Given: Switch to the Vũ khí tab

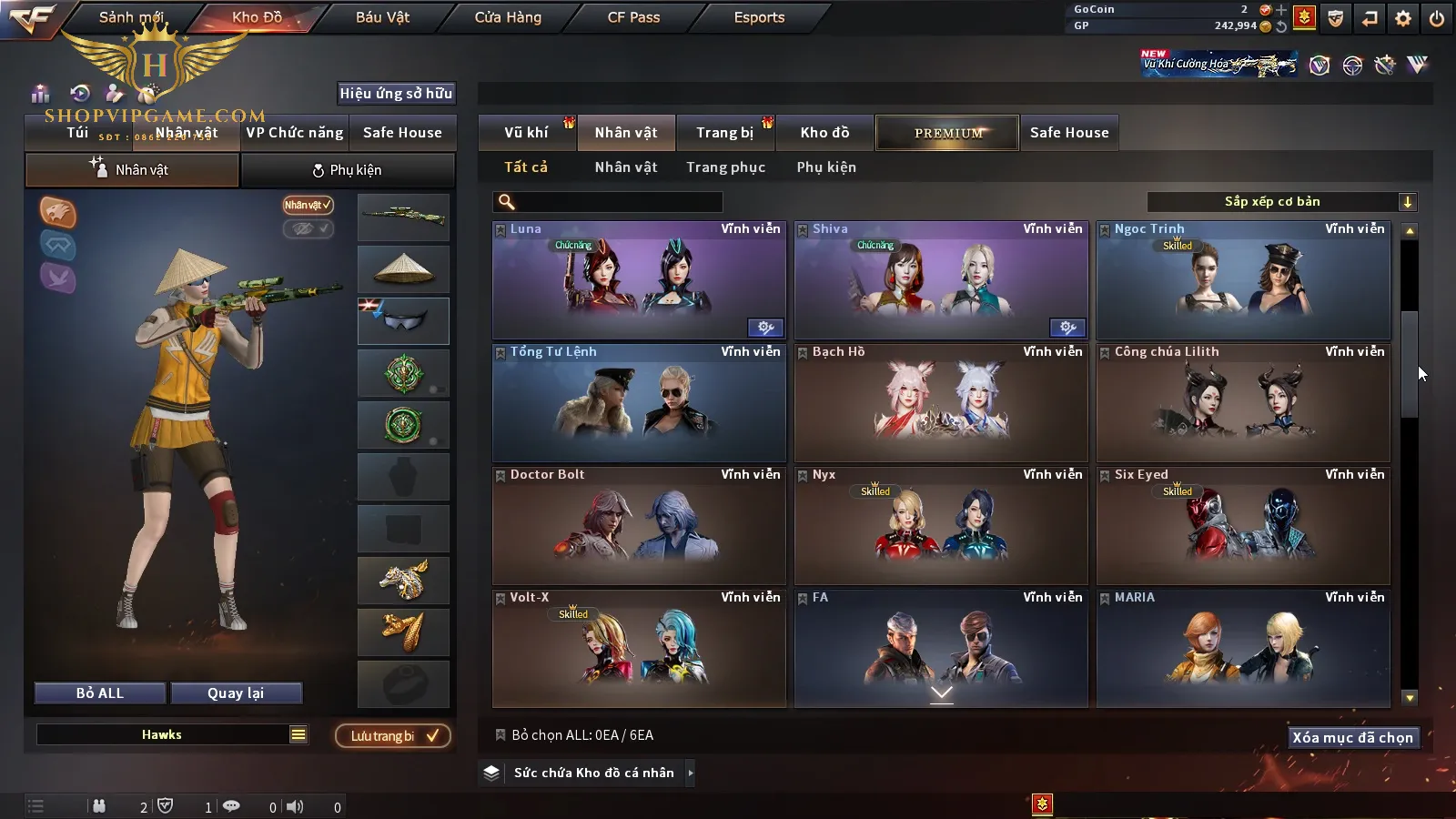Looking at the screenshot, I should pyautogui.click(x=526, y=133).
